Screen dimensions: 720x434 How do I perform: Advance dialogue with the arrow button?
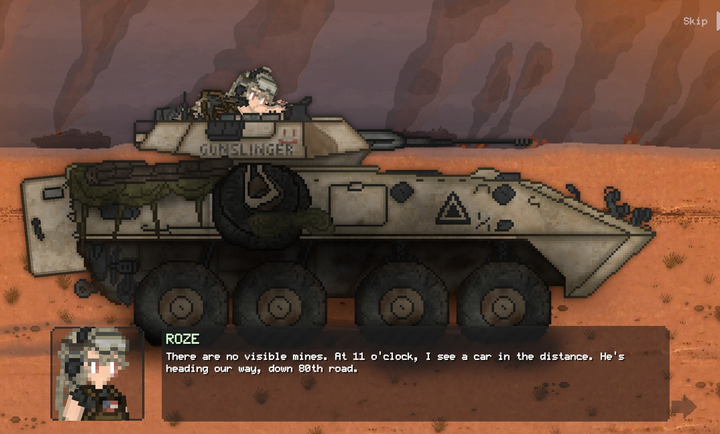click(684, 405)
